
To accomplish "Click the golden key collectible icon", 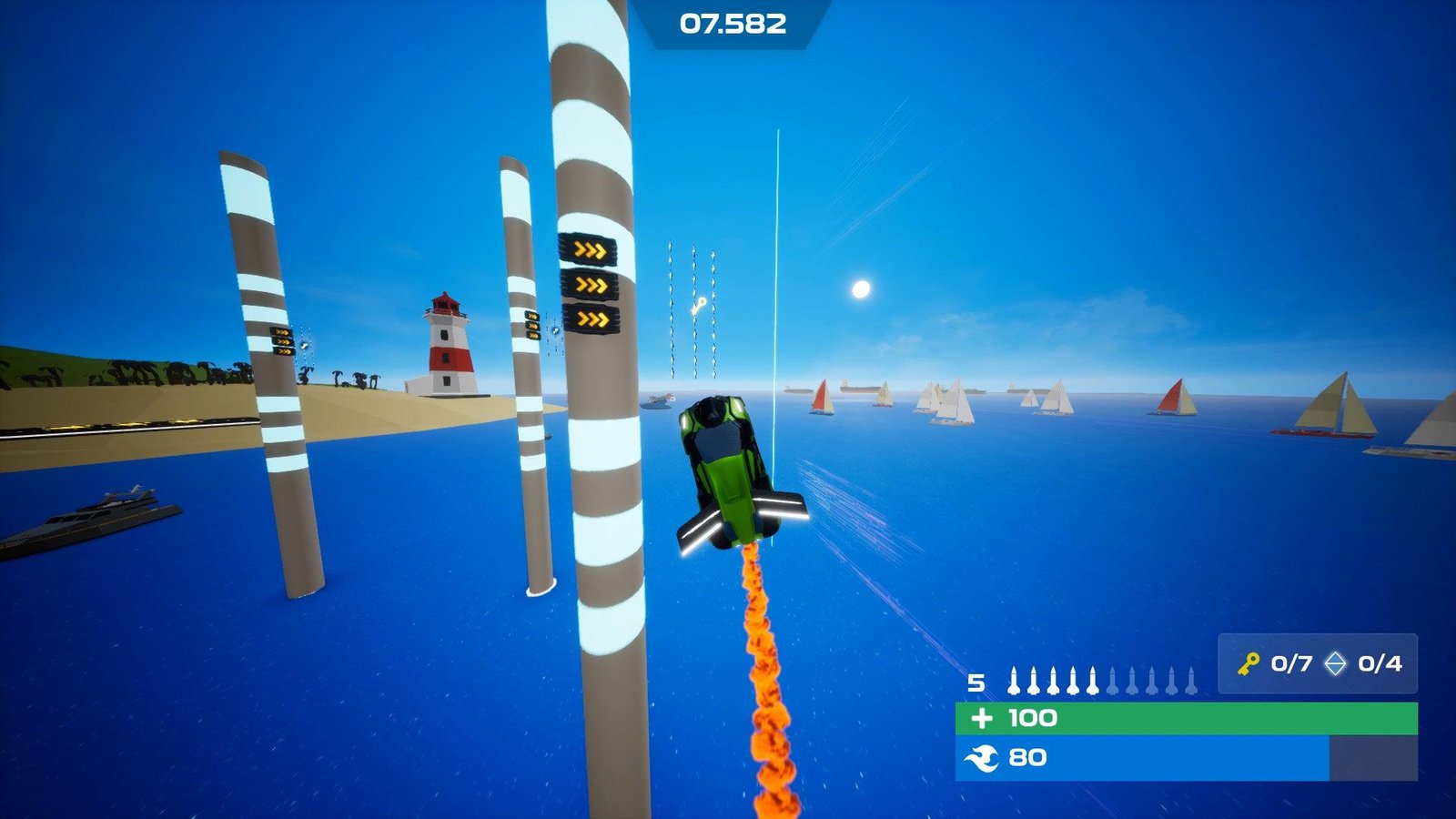I will 1249,663.
